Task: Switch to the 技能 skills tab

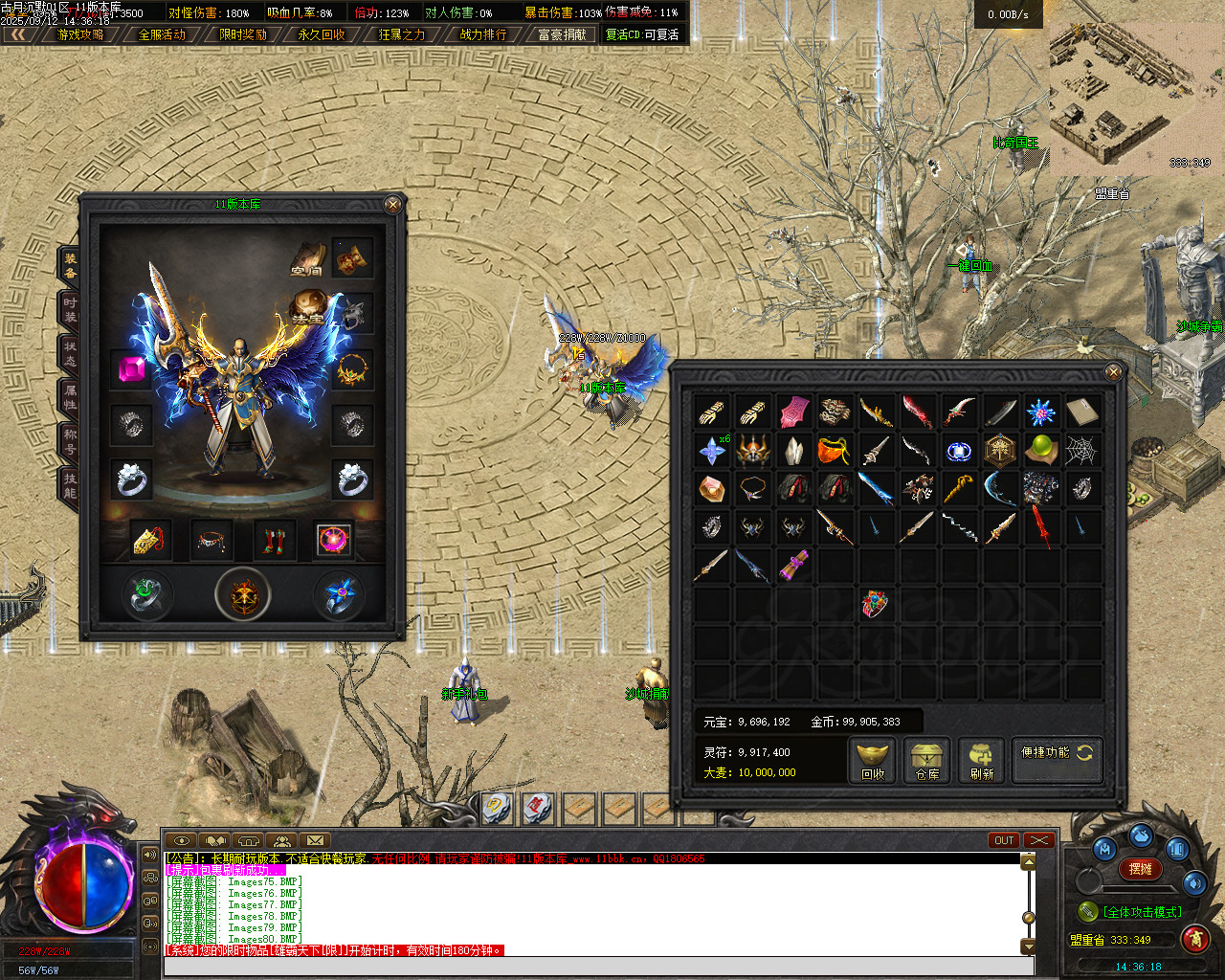Action: (x=70, y=485)
